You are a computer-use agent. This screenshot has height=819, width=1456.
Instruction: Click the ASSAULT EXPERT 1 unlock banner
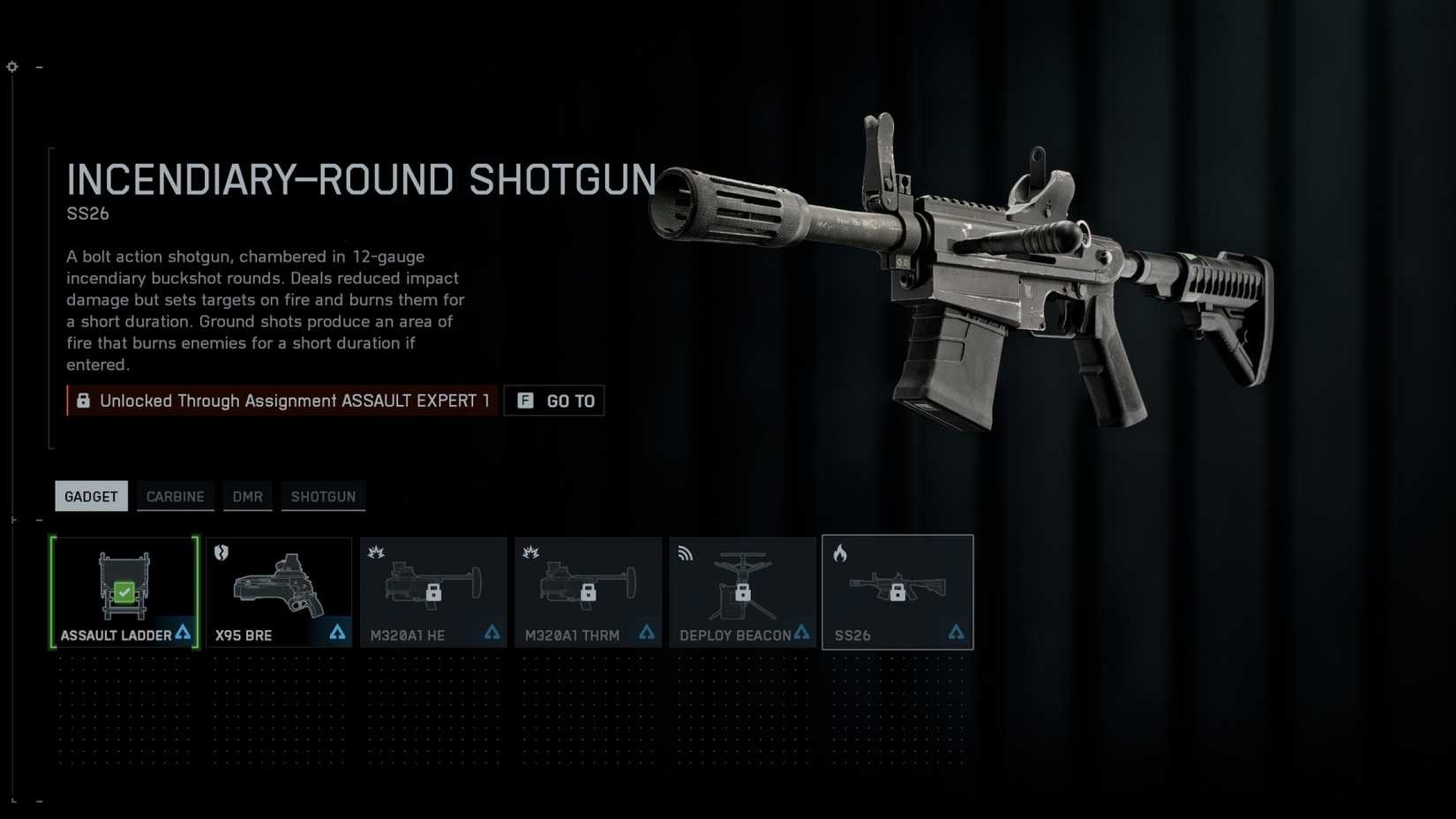(281, 401)
